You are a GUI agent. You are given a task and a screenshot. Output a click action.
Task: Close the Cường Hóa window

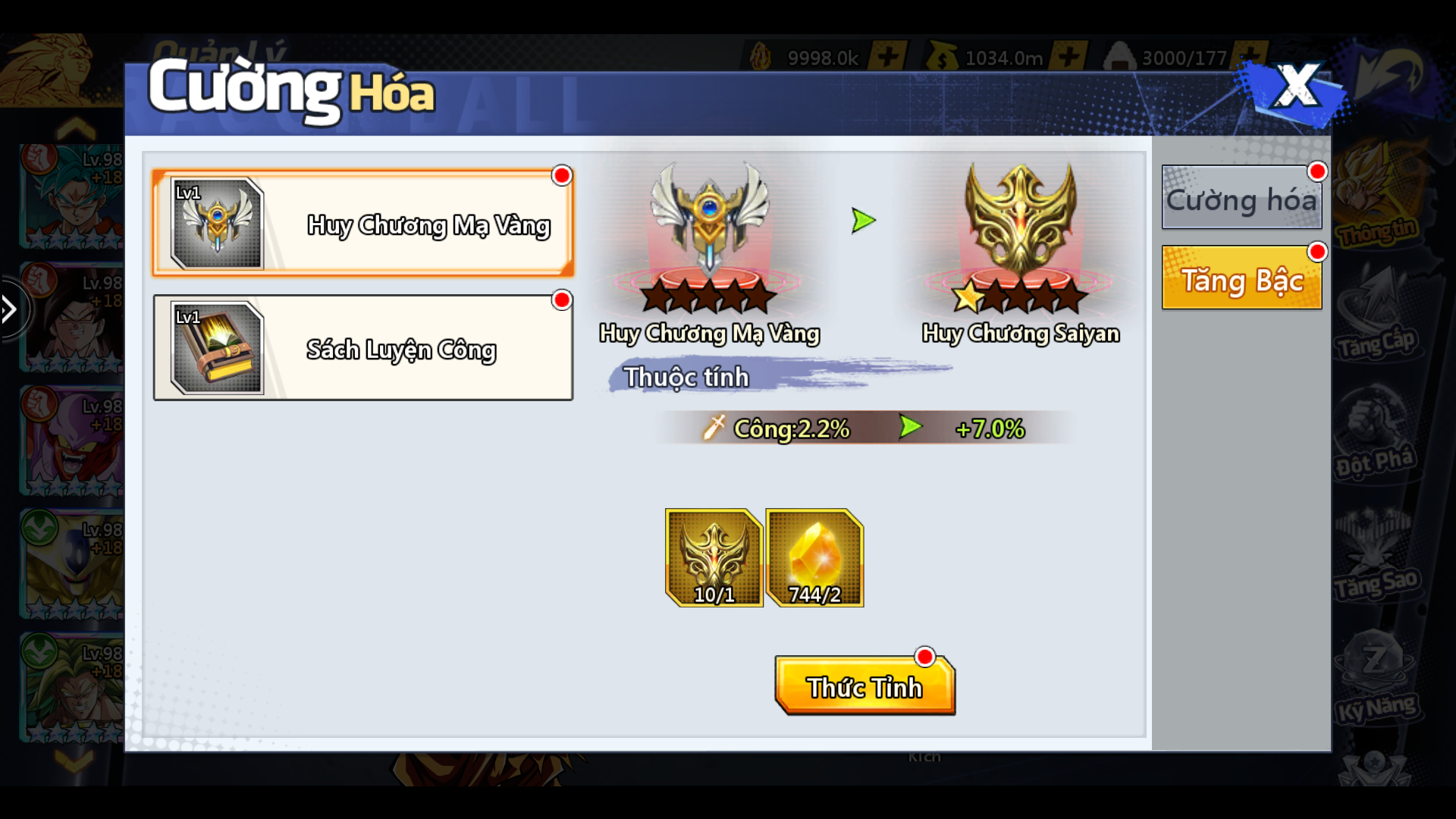coord(1295,87)
